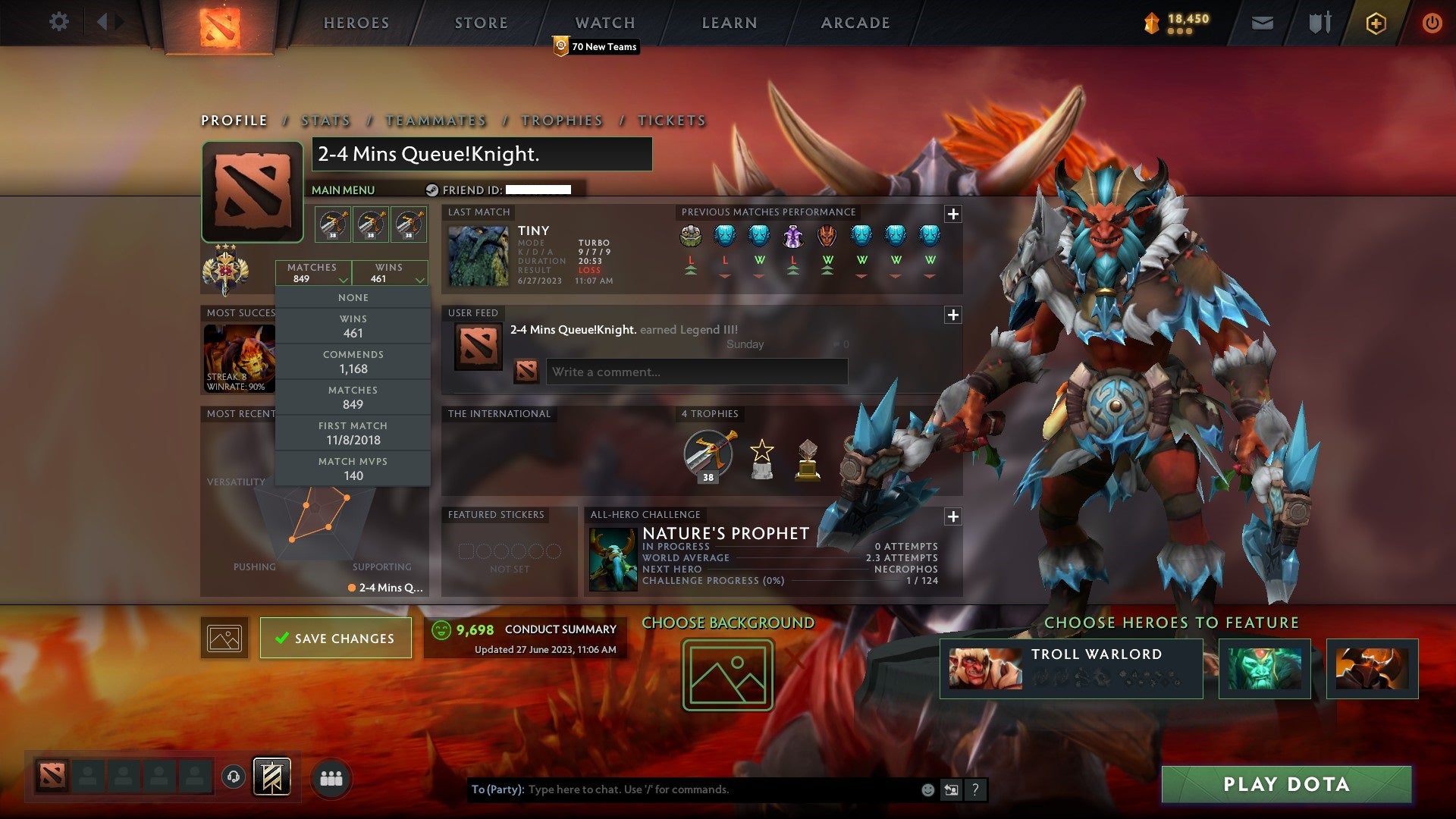Switch to the STATS tab
Screen dimensions: 1456x819
pyautogui.click(x=325, y=121)
